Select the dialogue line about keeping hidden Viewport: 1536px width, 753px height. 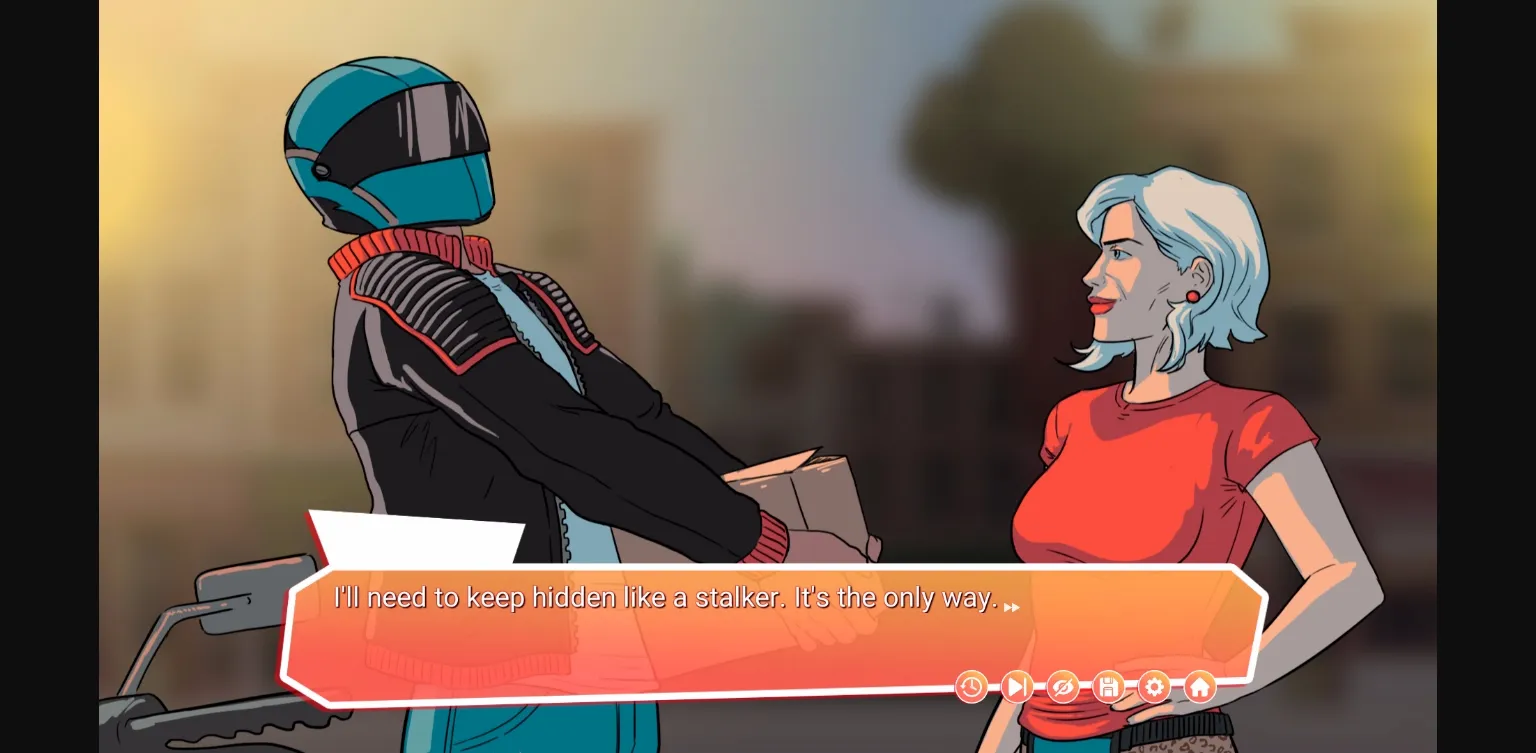(x=665, y=597)
